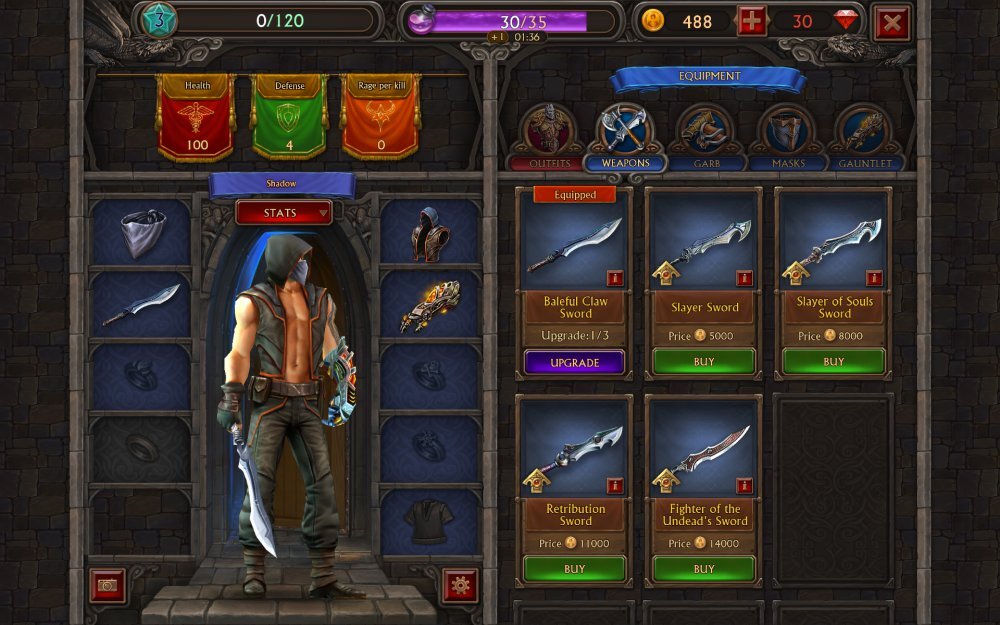Switch to the Outfits tab

(x=548, y=137)
